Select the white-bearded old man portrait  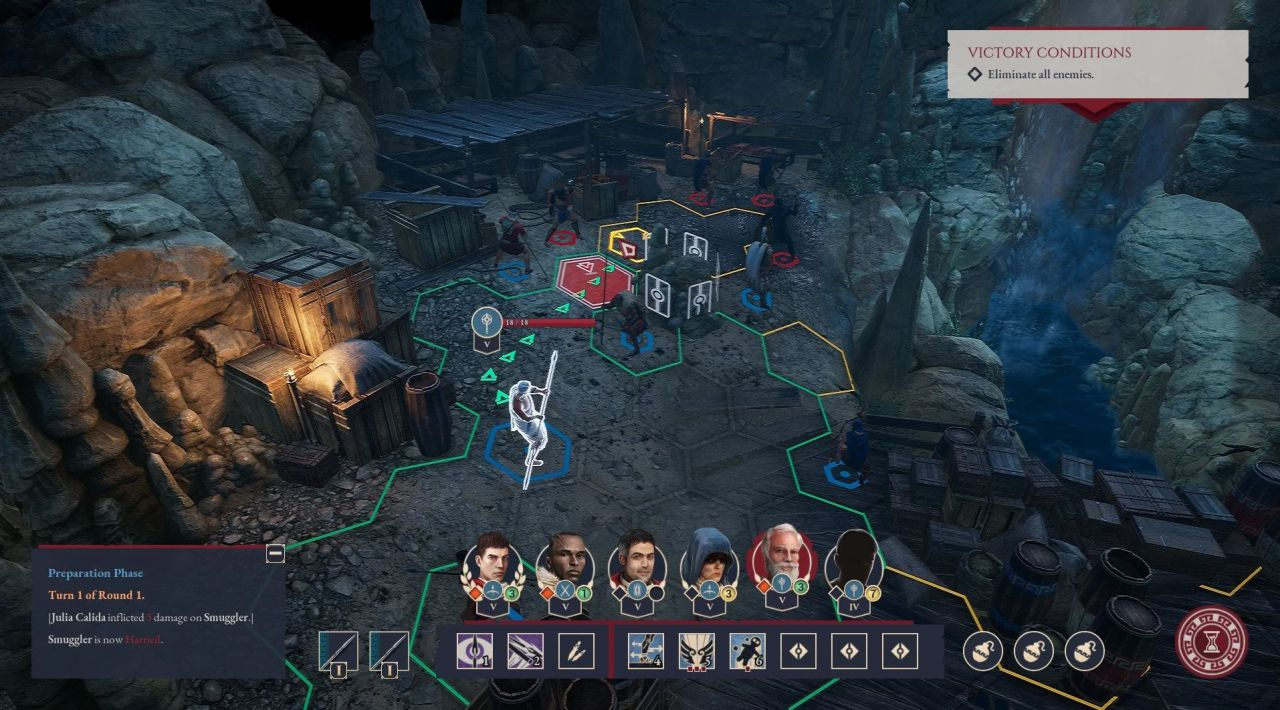pyautogui.click(x=782, y=562)
